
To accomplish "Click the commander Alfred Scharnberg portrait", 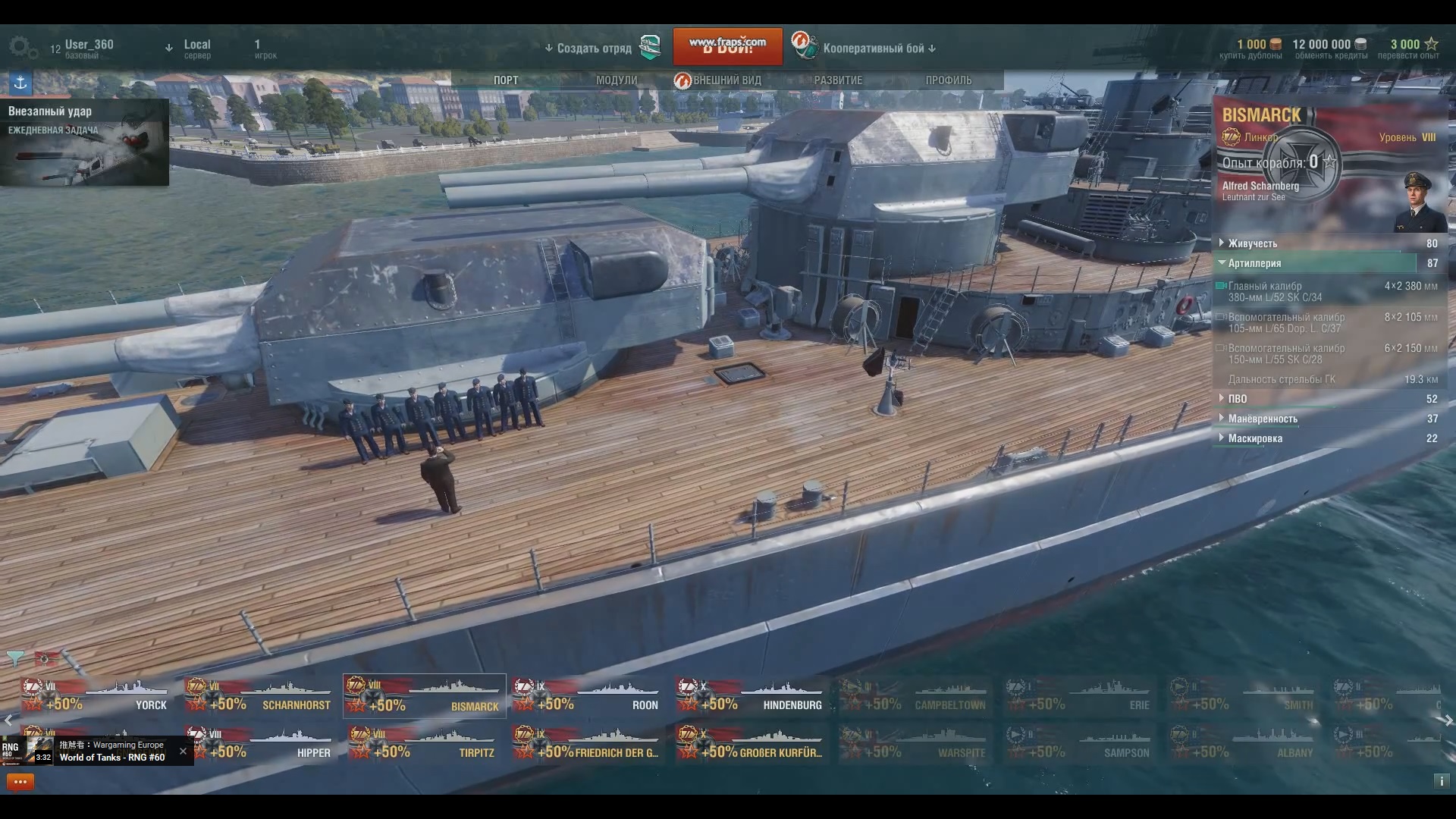I will pos(1420,202).
